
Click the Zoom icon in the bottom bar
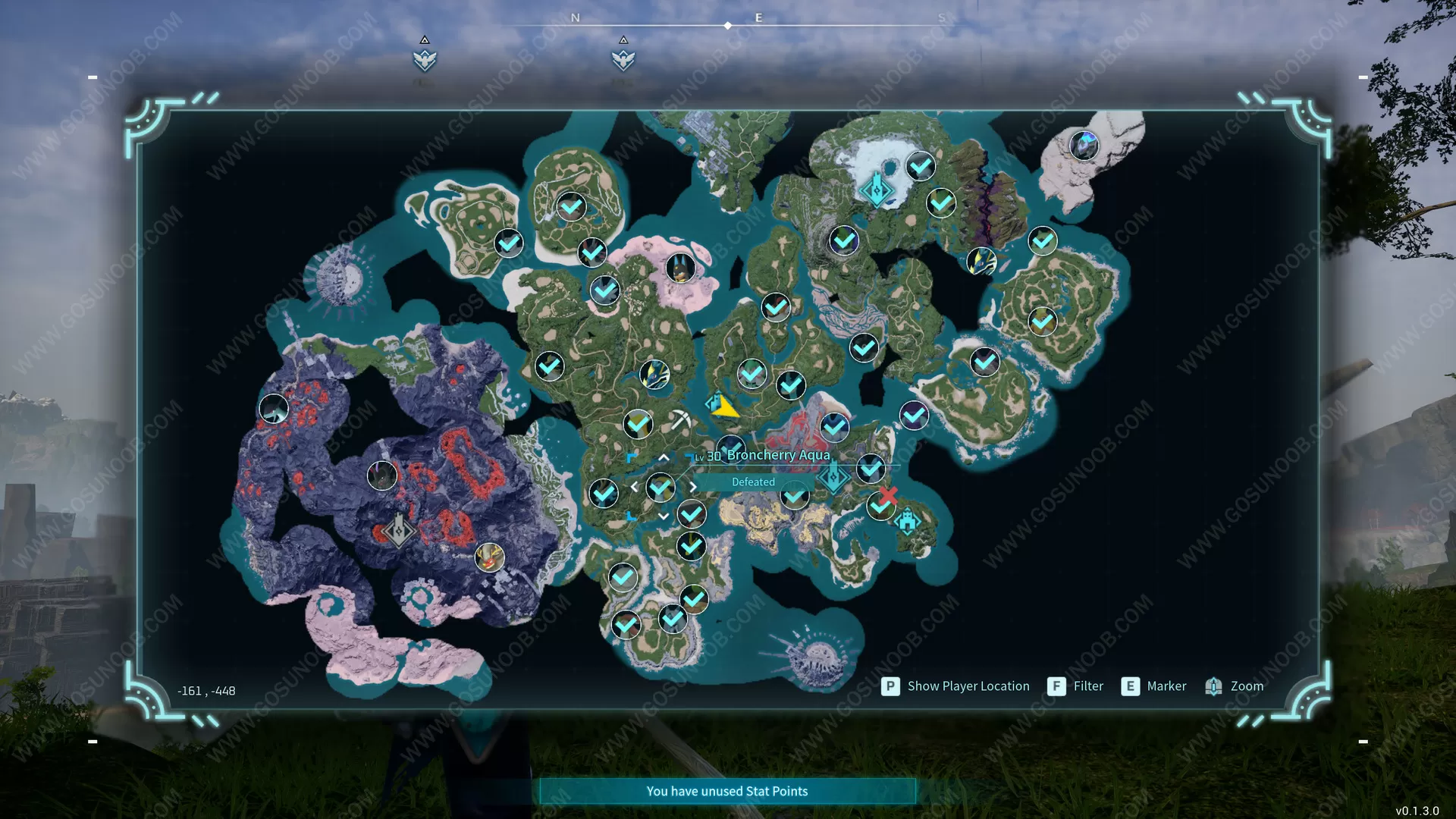click(1213, 686)
